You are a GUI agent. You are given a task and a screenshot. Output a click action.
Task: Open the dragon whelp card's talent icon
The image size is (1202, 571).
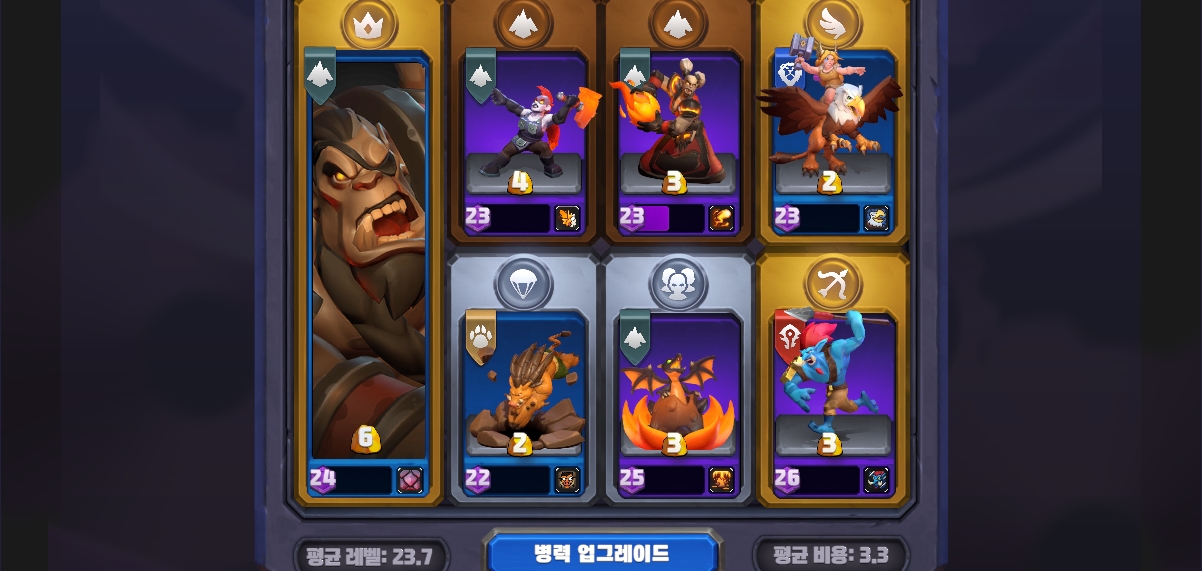coord(721,480)
